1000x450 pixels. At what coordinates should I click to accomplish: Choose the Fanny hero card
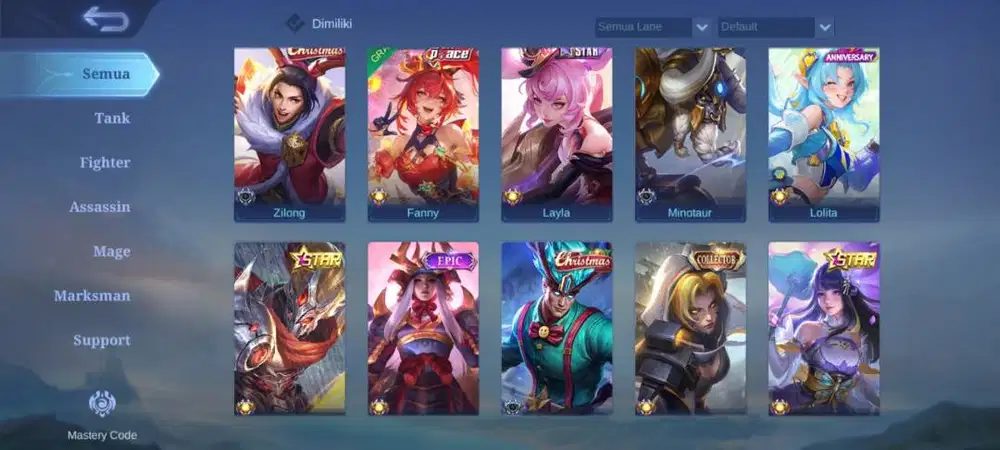pos(423,134)
